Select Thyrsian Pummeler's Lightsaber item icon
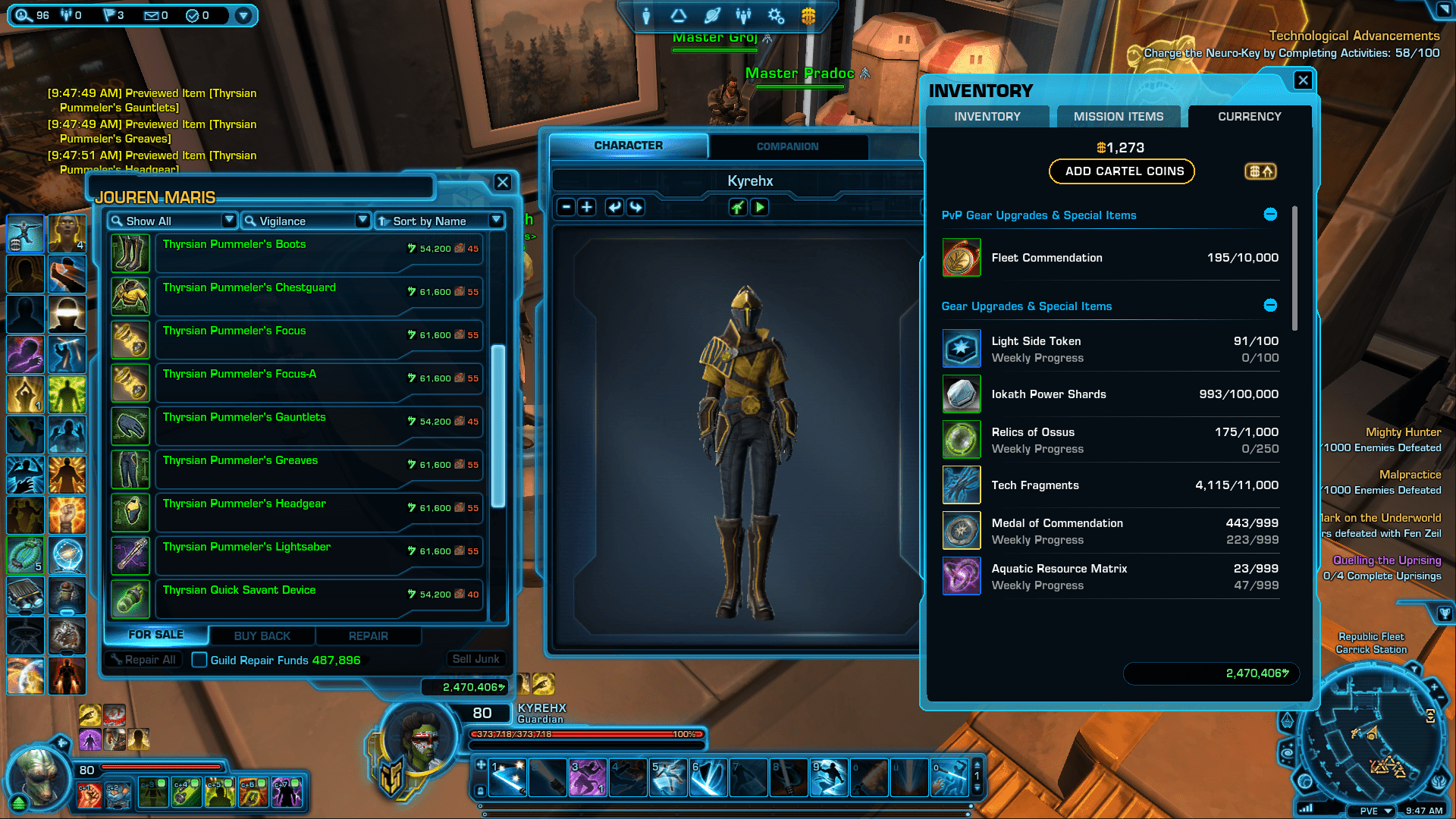 coord(130,555)
